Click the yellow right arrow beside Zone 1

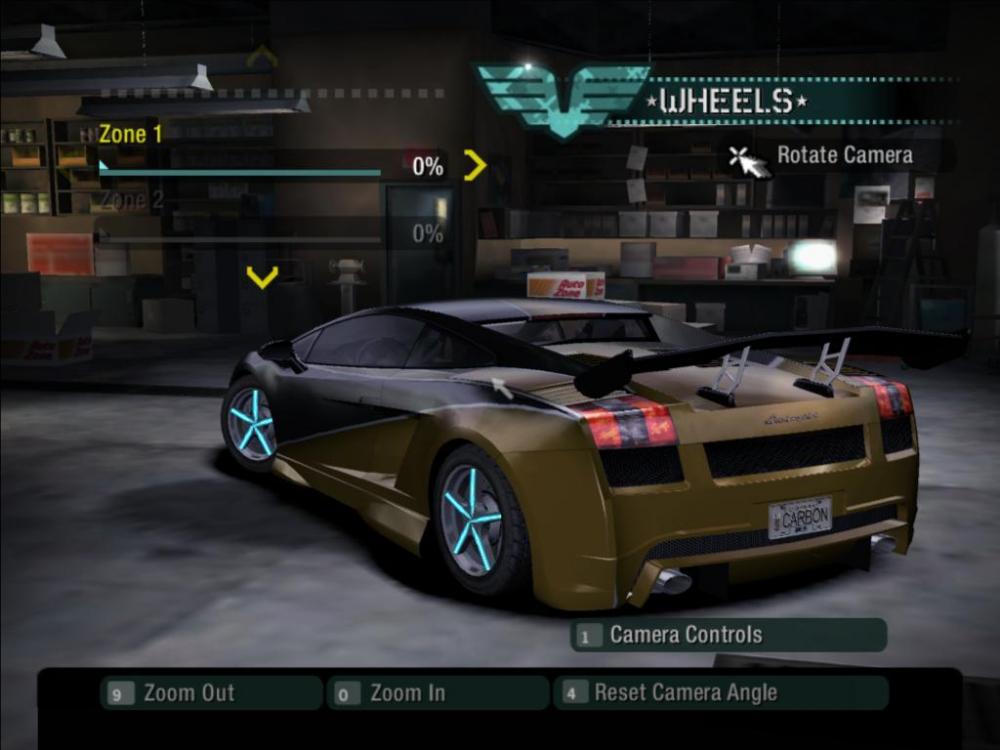[475, 165]
